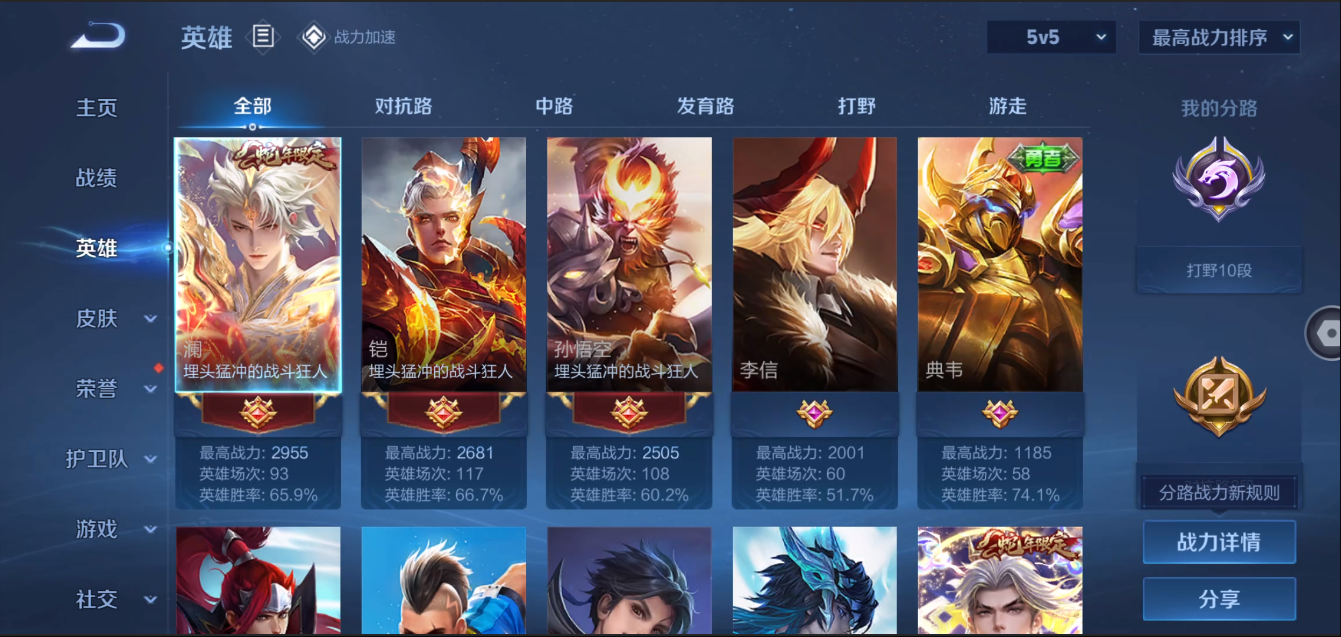Toggle 战力加速 next to the title
The image size is (1341, 637).
click(350, 38)
